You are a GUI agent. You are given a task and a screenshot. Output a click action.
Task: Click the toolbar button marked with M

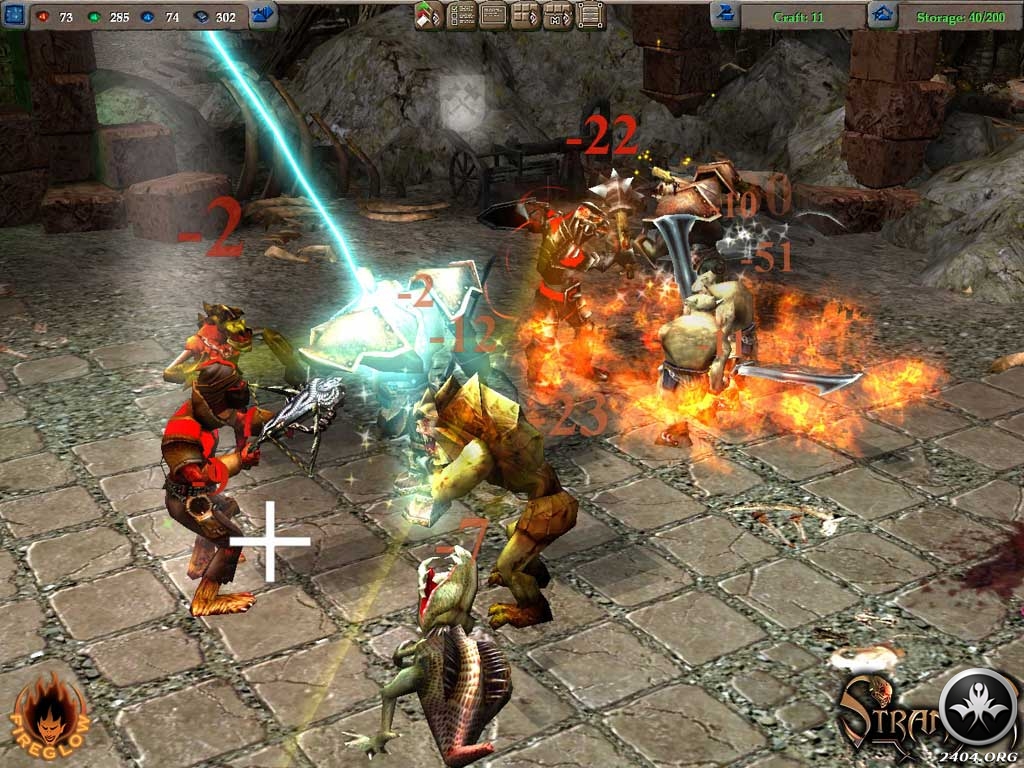[x=558, y=15]
